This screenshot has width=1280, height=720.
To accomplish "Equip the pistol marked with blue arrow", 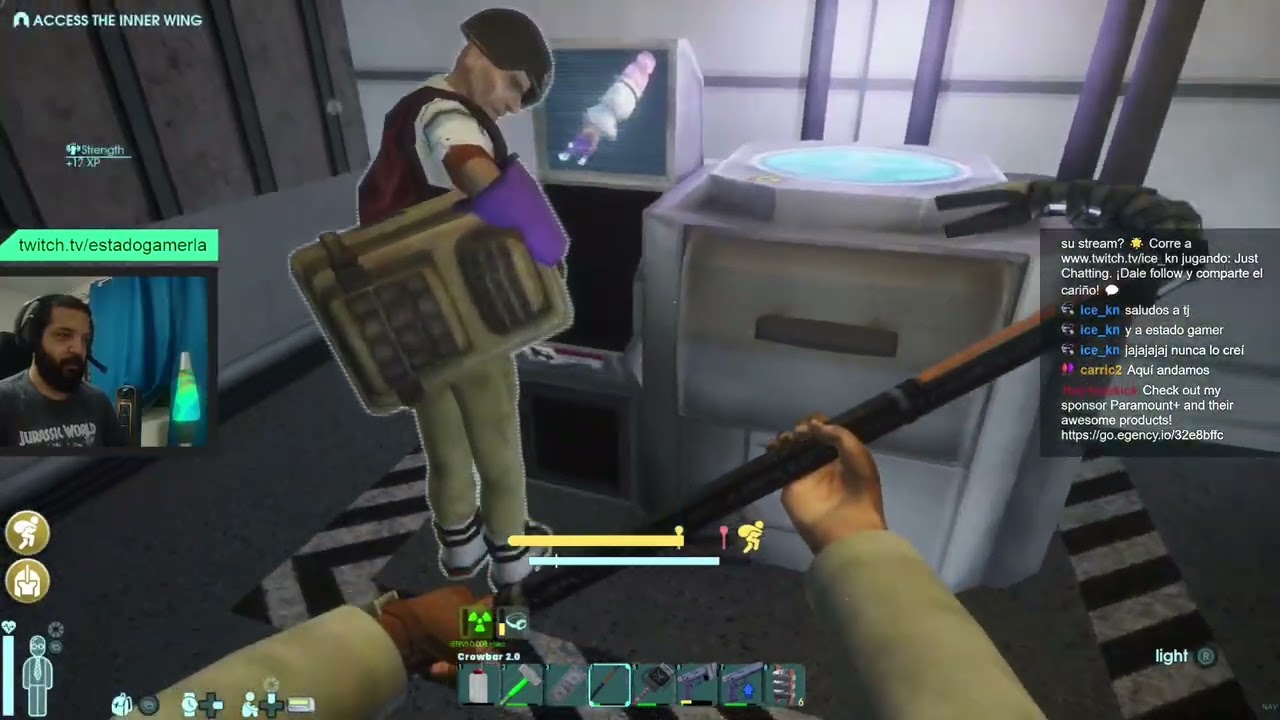I will [741, 686].
